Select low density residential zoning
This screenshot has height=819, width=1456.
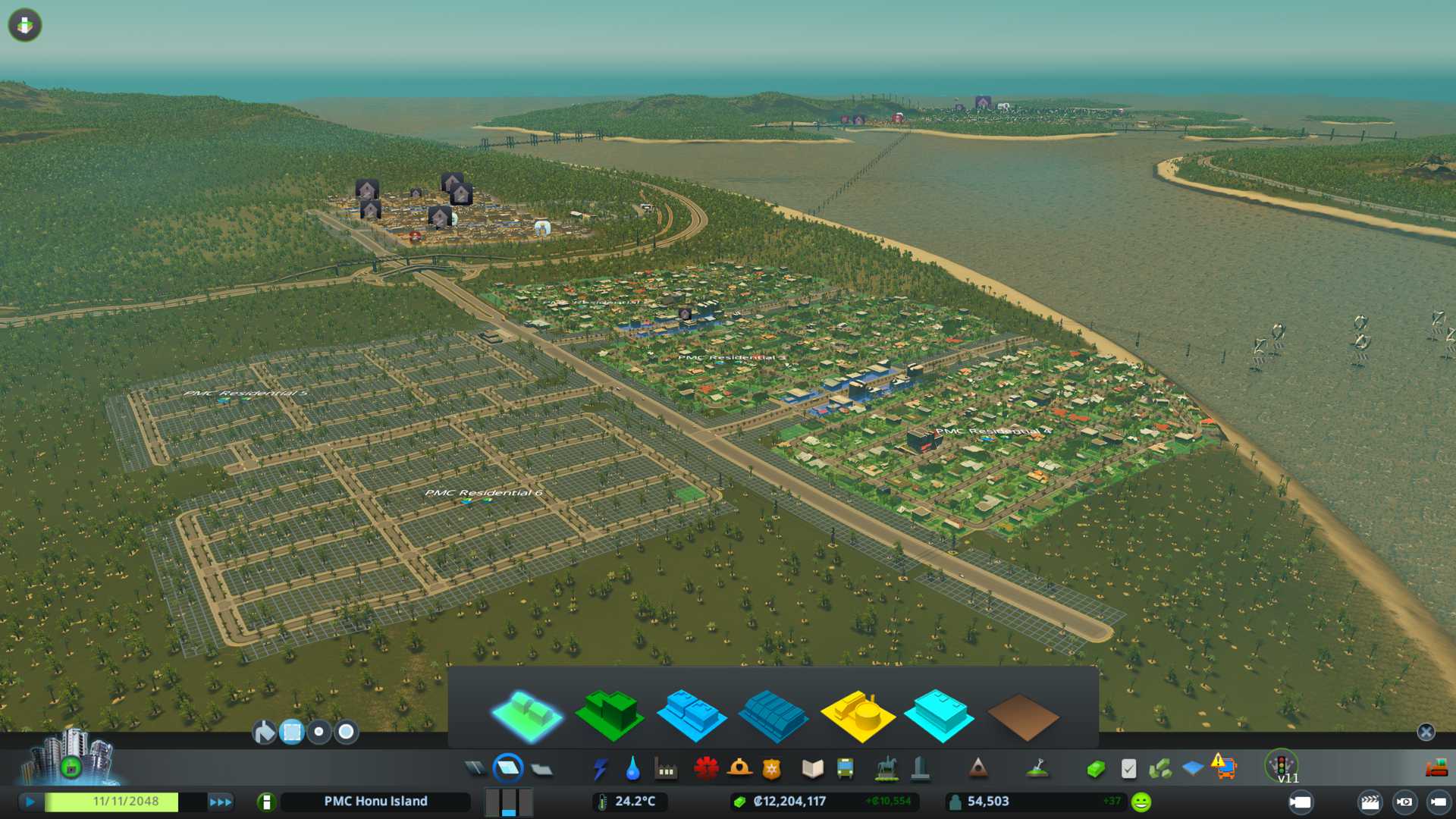(x=527, y=714)
